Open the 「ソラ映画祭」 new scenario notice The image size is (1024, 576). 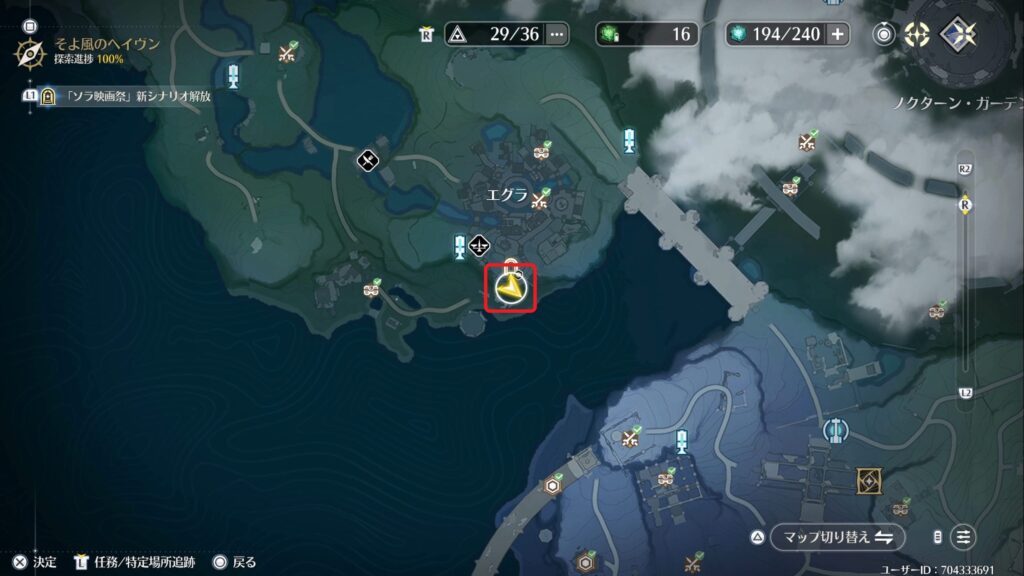tap(138, 96)
